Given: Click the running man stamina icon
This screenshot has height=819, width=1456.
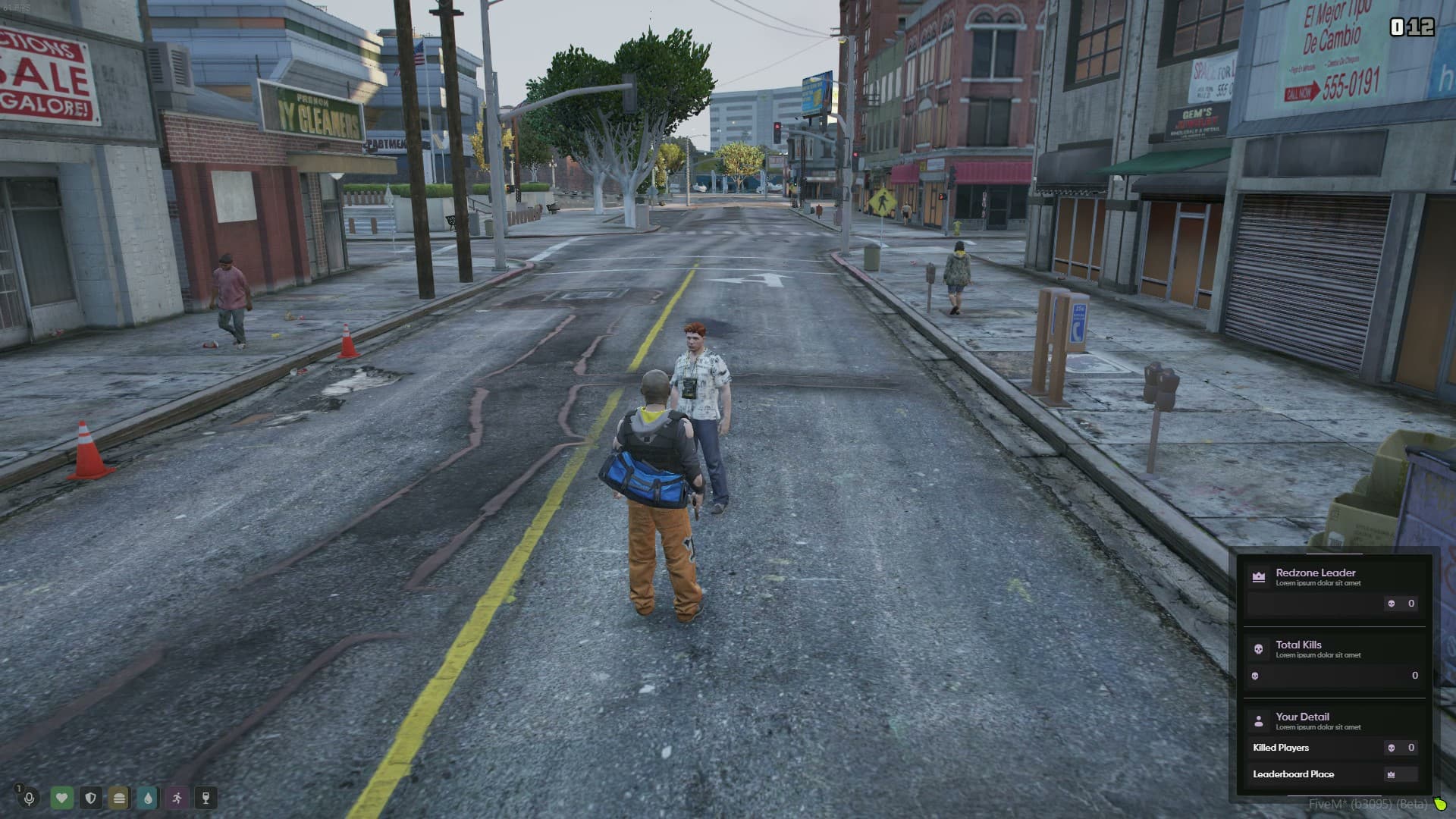Looking at the screenshot, I should tap(177, 798).
